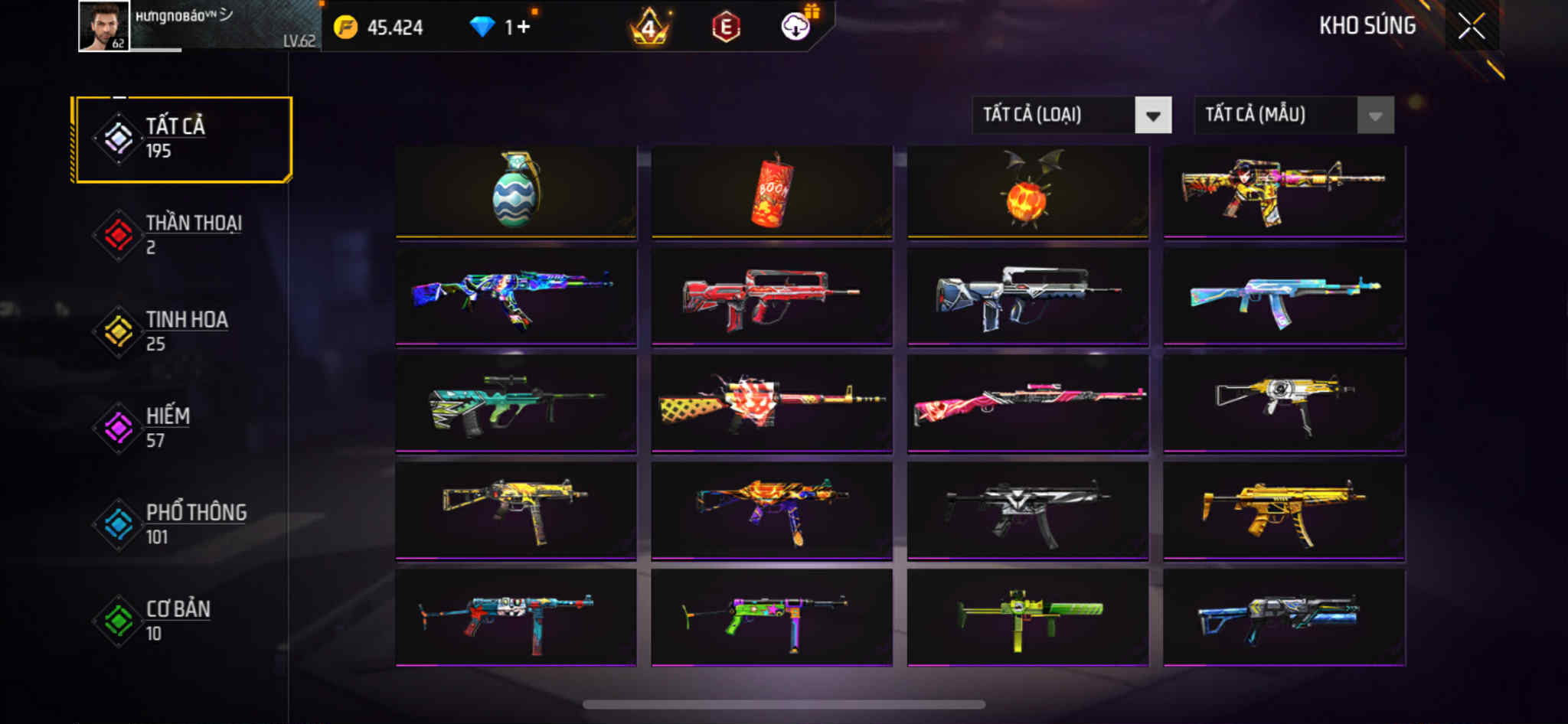
Task: Open the Tất Cả (Mẫu) dropdown
Action: (x=1293, y=116)
